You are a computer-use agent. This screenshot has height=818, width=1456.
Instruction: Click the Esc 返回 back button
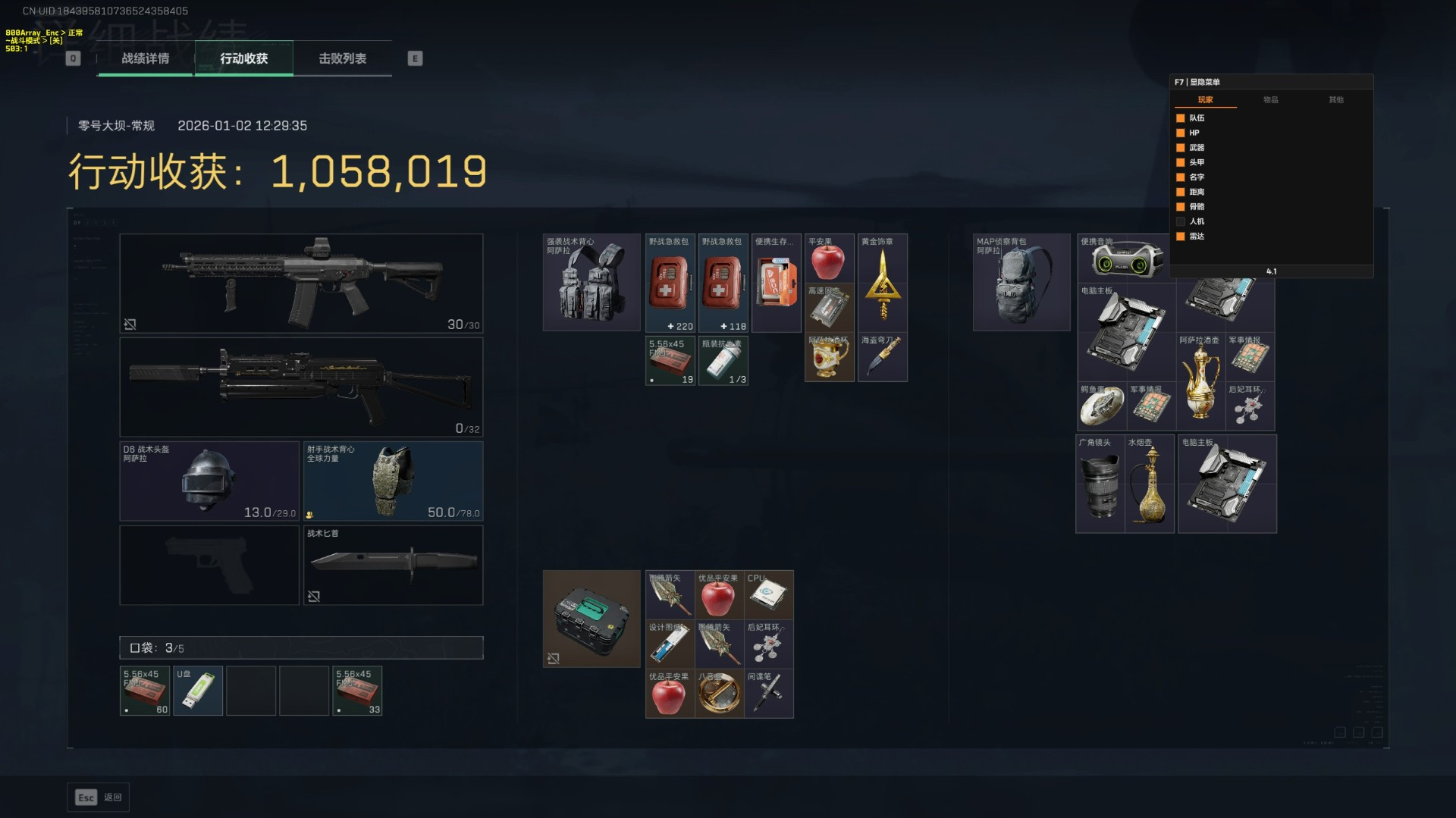(99, 798)
